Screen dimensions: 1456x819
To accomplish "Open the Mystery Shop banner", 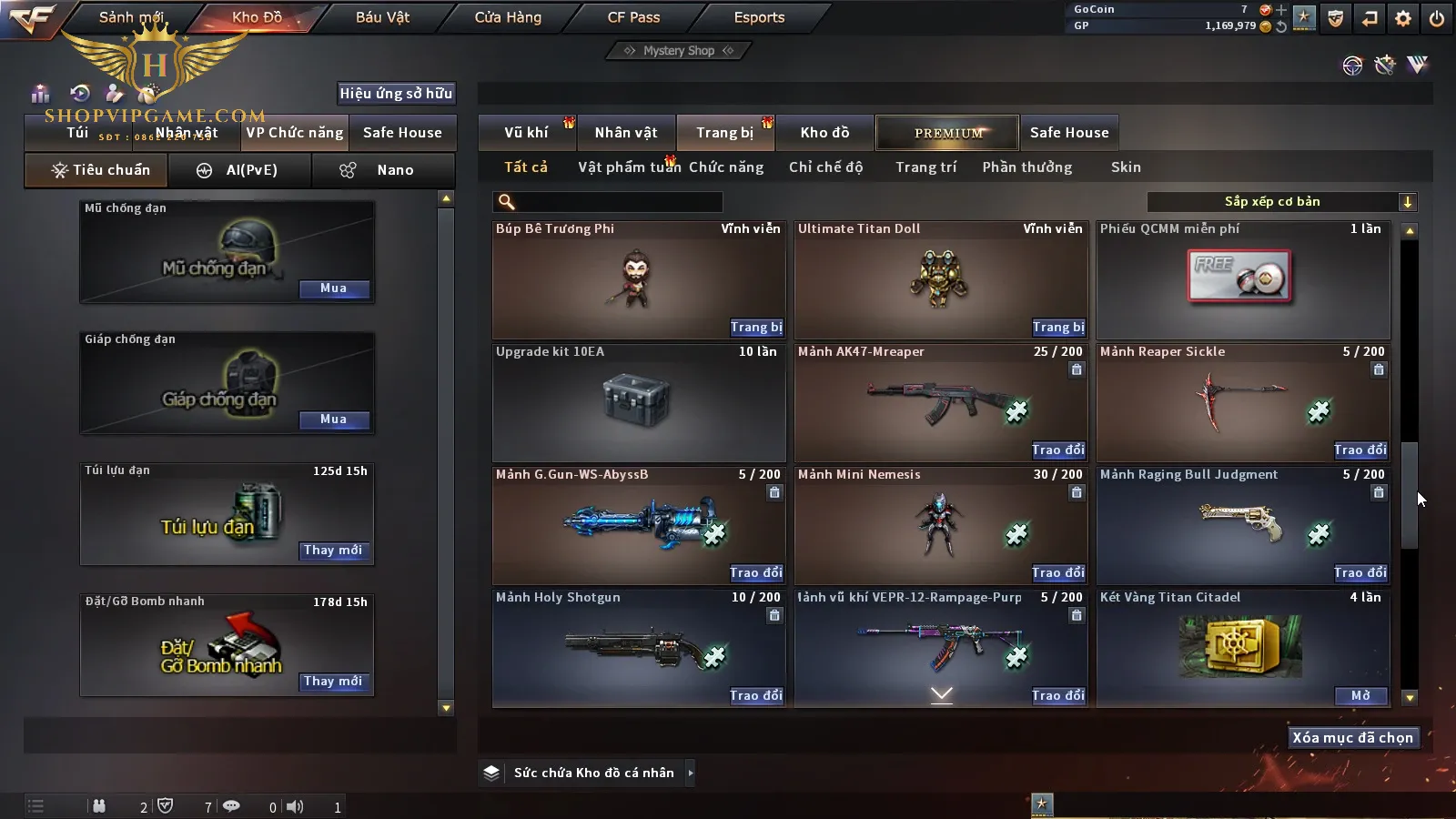I will (x=679, y=51).
